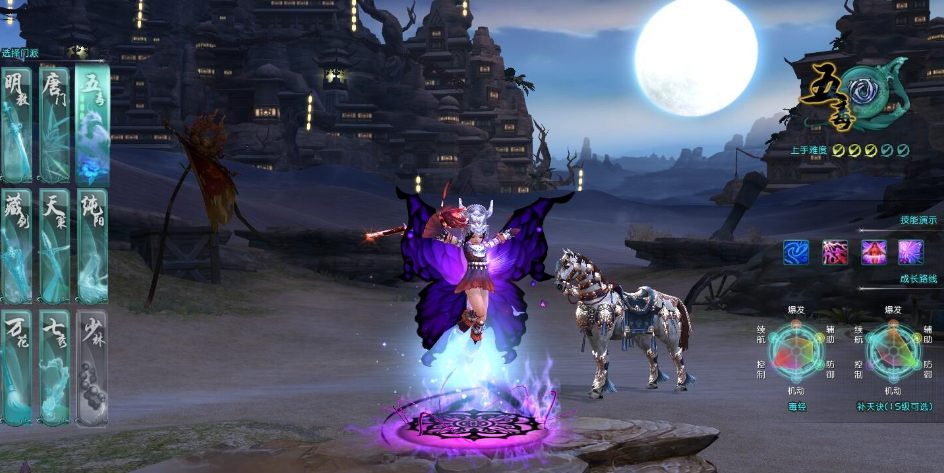Choose the 七秀 sect tile
The height and width of the screenshot is (473, 944).
click(54, 367)
